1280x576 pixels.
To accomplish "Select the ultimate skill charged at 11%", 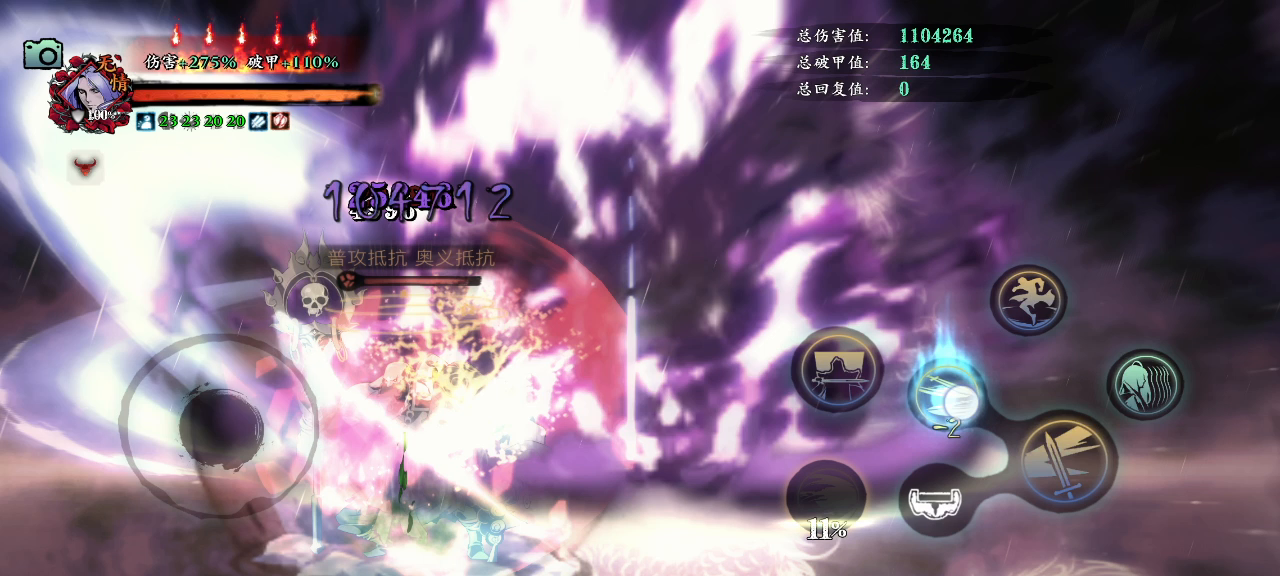I will pos(825,497).
